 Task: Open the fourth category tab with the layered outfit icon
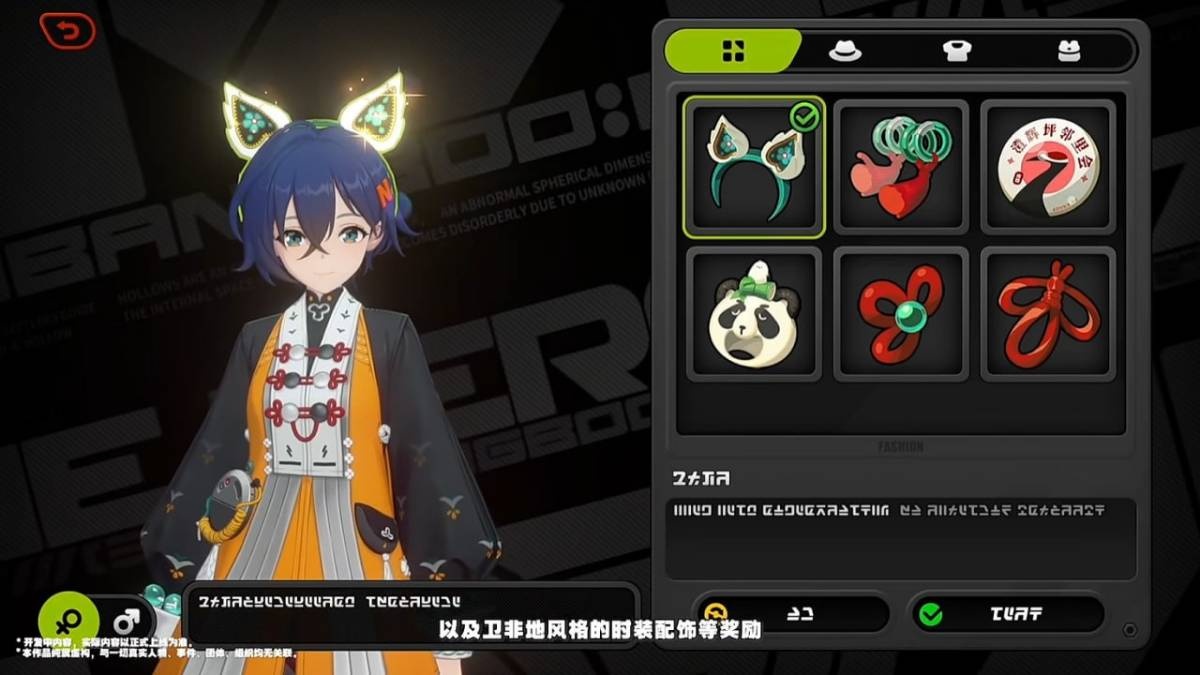[1070, 51]
